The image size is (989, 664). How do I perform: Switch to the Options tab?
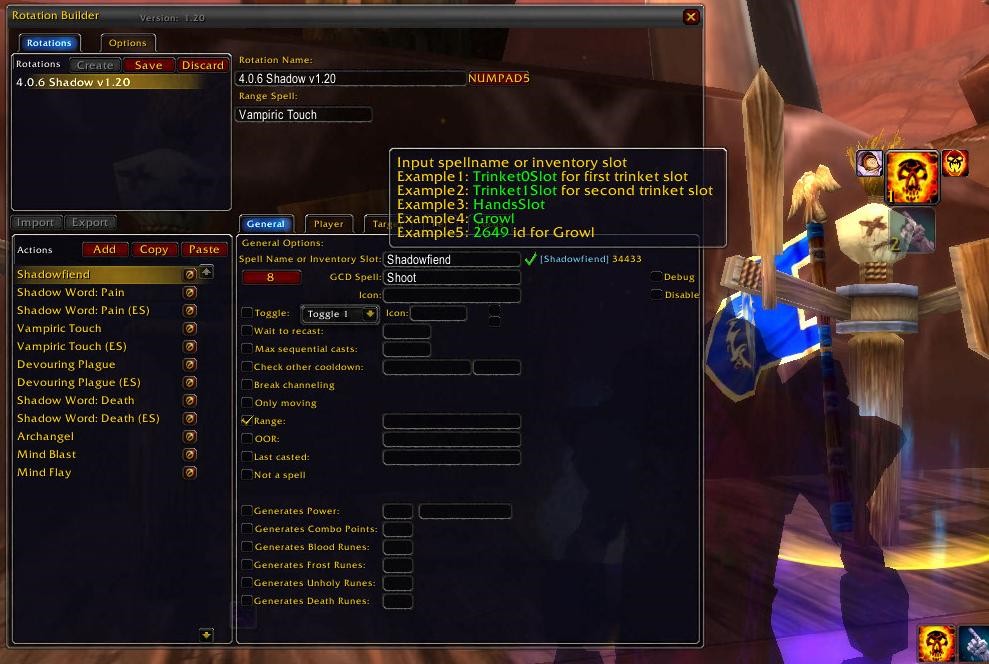point(127,43)
